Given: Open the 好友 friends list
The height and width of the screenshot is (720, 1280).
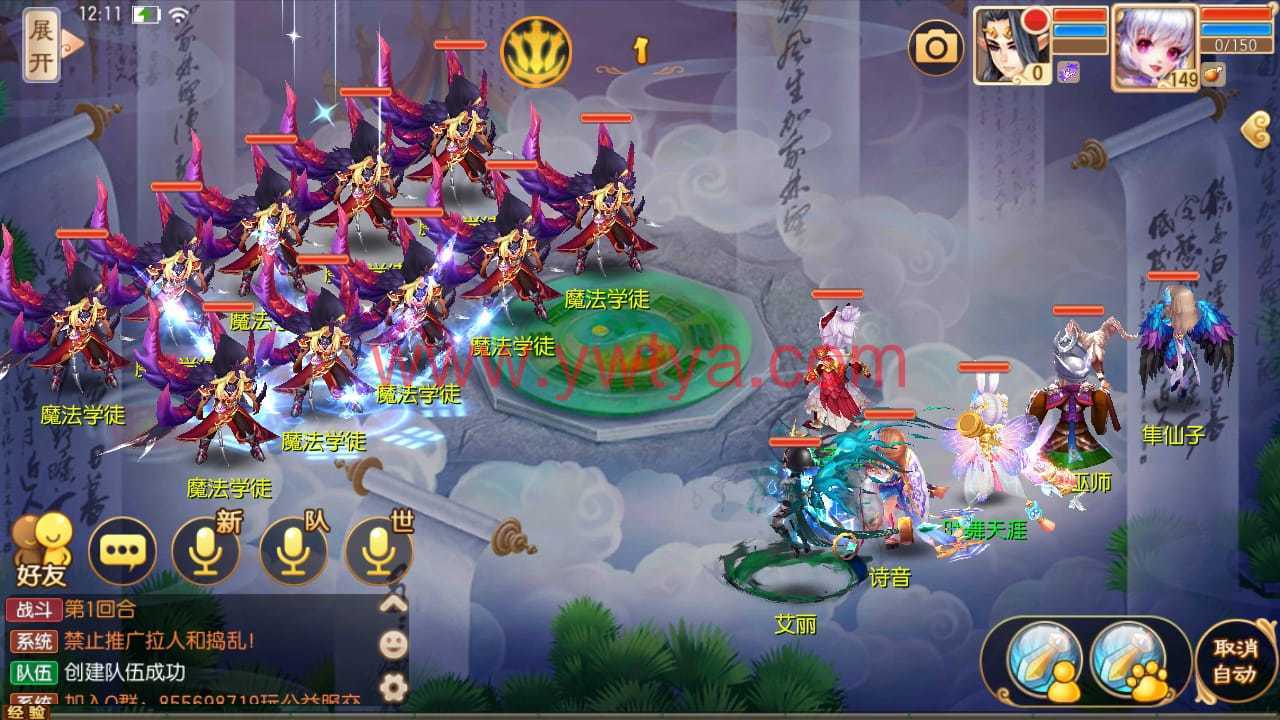Looking at the screenshot, I should 42,549.
